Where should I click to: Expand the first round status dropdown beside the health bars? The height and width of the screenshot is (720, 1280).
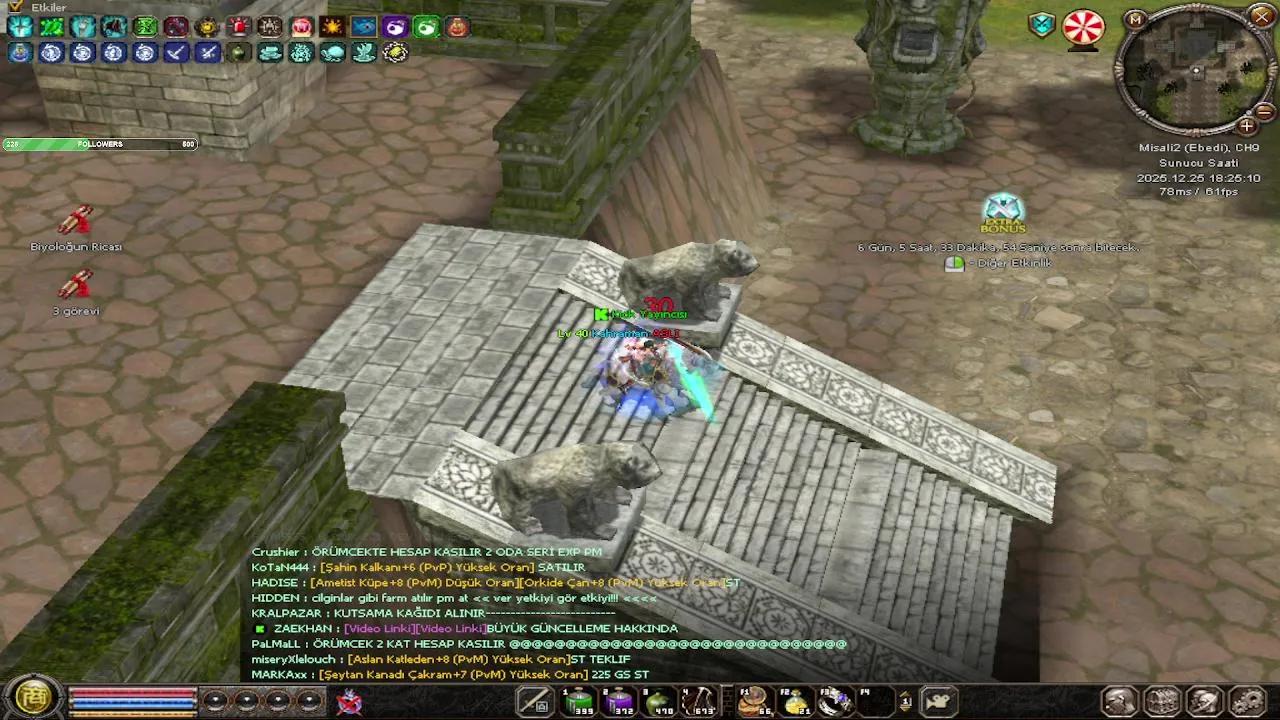[x=216, y=700]
